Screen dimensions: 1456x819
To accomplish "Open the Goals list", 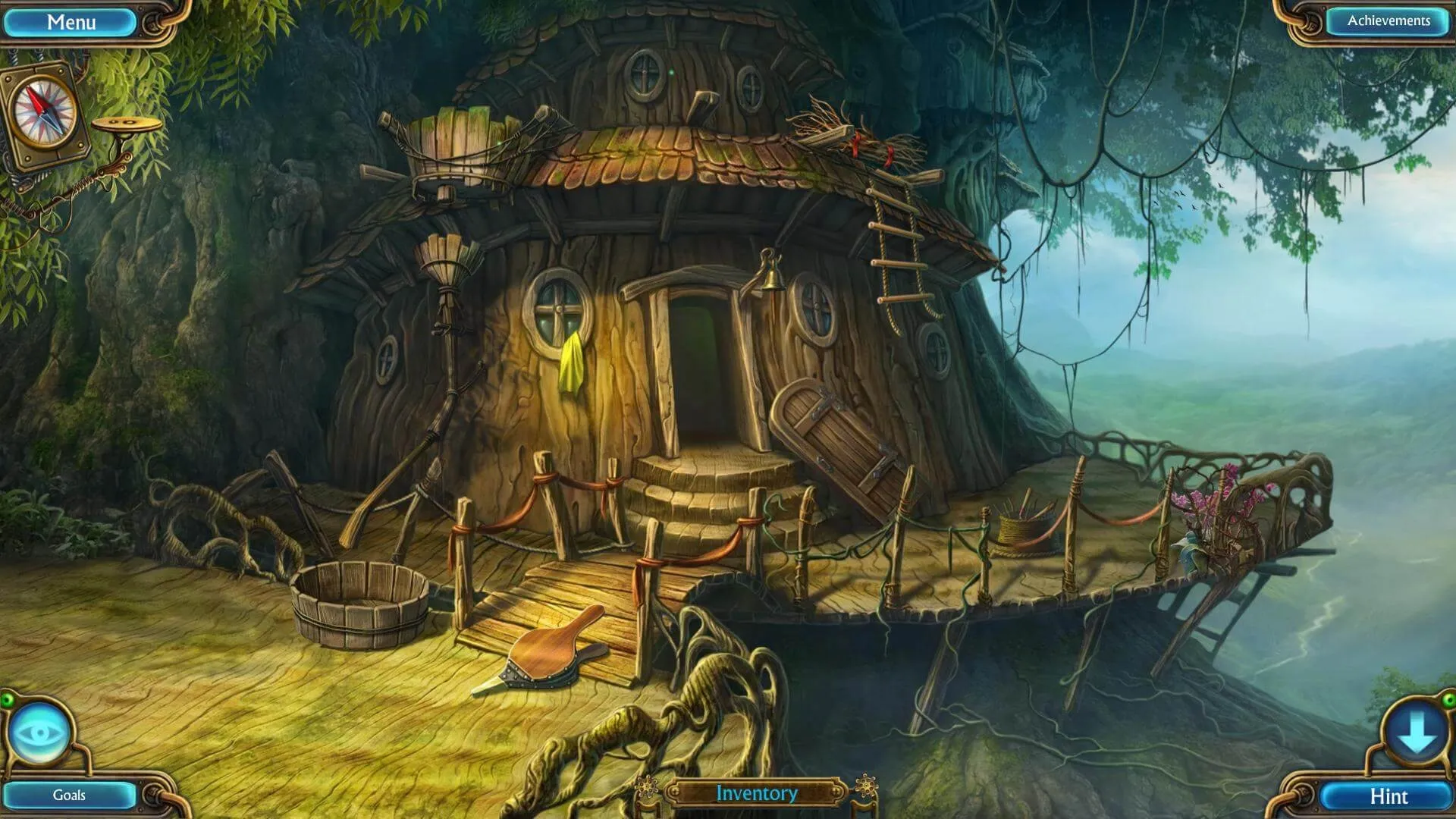I will tap(69, 795).
